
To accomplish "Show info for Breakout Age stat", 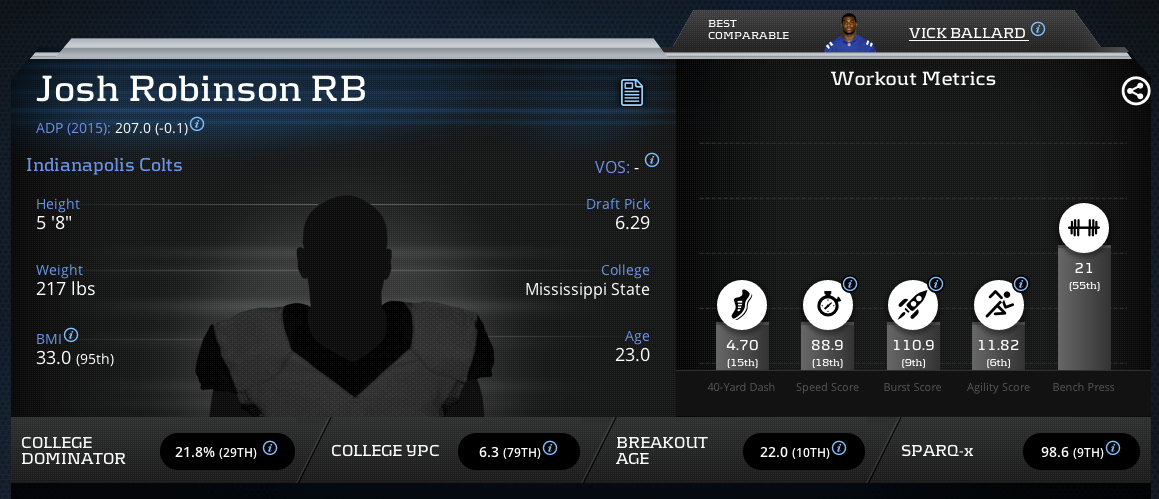I will (x=842, y=450).
